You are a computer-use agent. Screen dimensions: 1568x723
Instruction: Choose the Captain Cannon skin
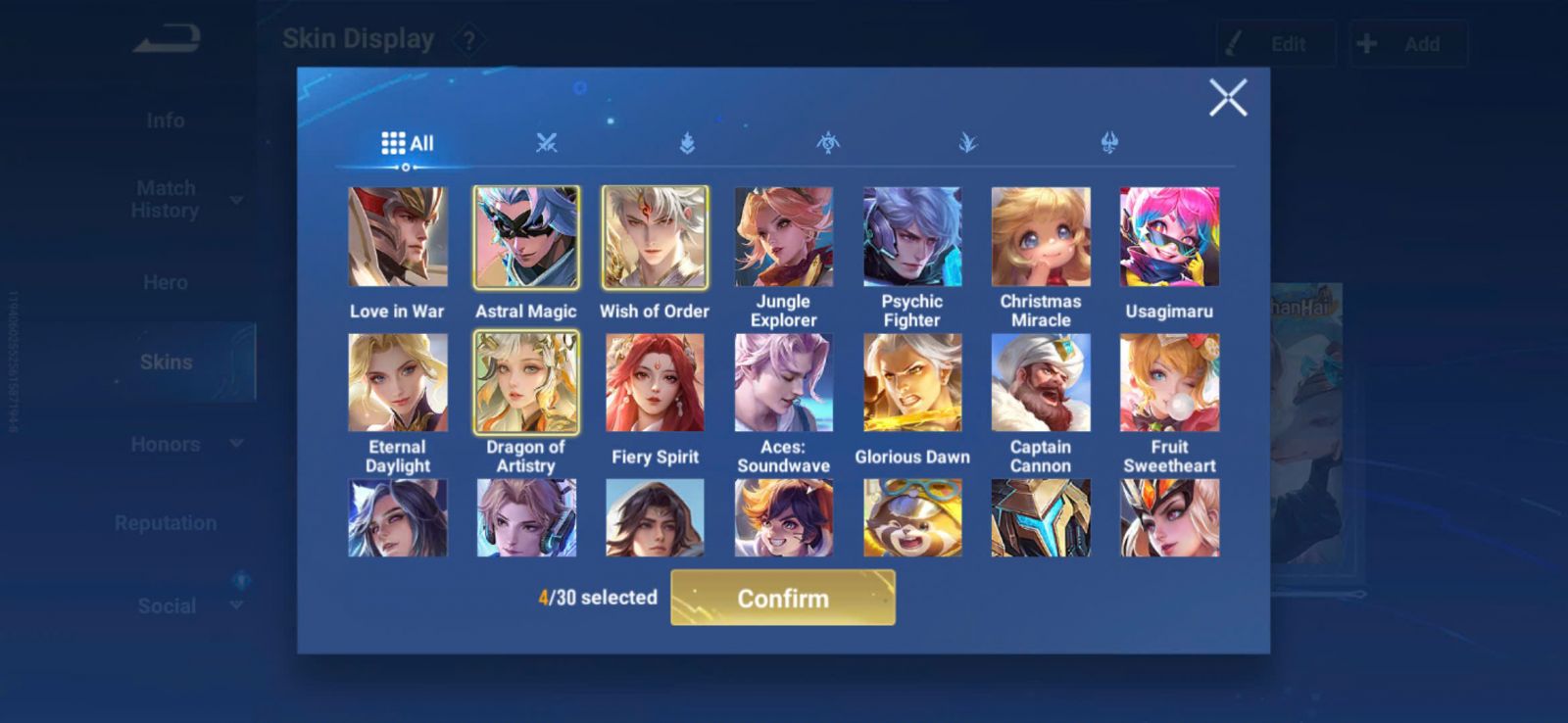1040,382
